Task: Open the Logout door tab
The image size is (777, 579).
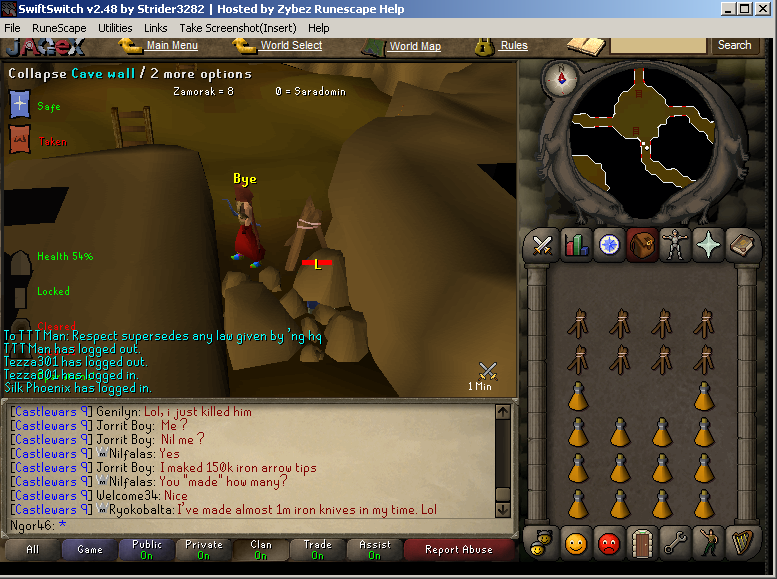Action: pos(642,542)
